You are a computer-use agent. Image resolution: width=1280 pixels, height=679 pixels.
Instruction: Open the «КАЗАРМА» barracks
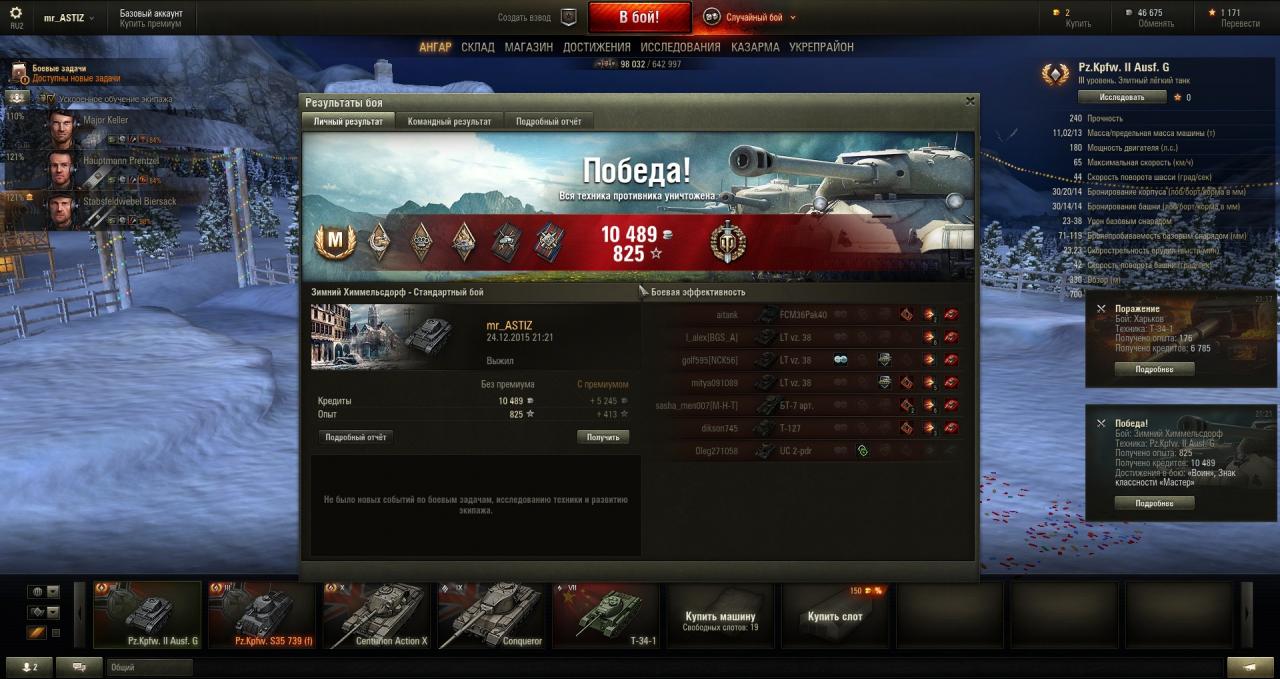tap(755, 47)
